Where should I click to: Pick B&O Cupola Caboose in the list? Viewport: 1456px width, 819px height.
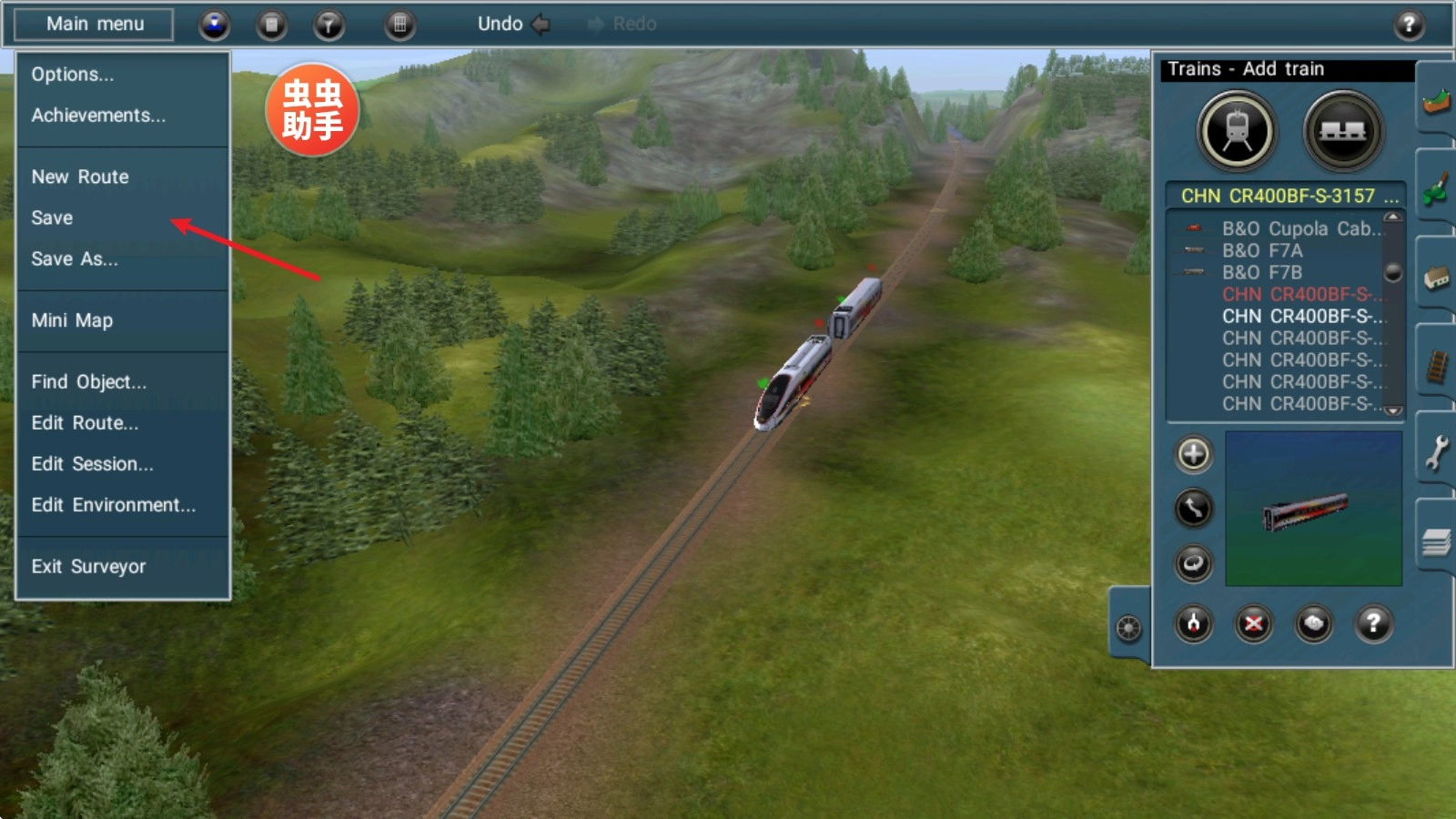pyautogui.click(x=1299, y=228)
